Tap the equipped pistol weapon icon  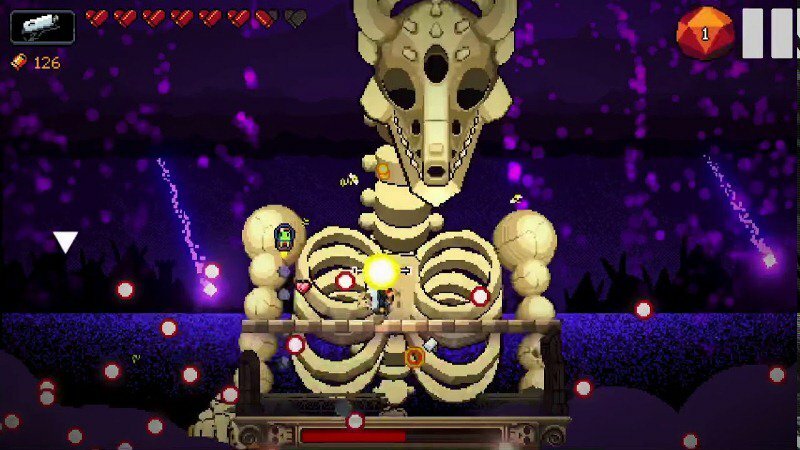point(43,26)
